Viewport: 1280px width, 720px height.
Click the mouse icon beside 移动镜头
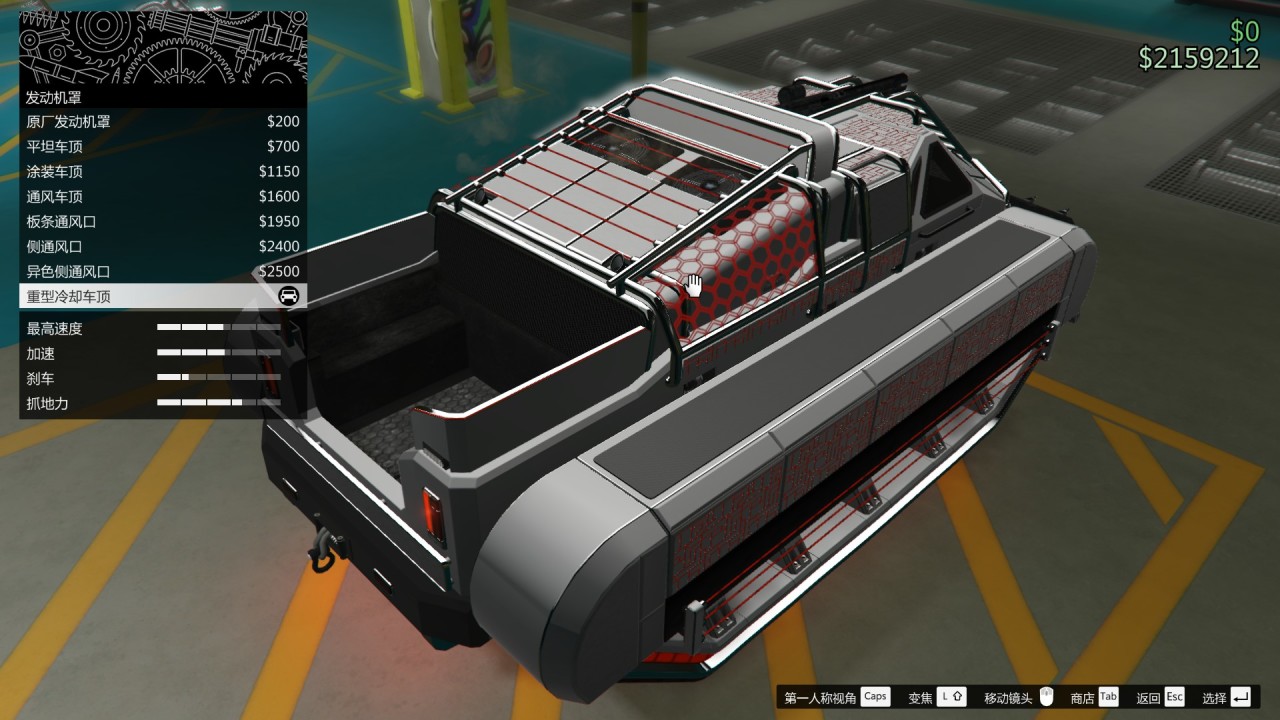click(x=1046, y=696)
